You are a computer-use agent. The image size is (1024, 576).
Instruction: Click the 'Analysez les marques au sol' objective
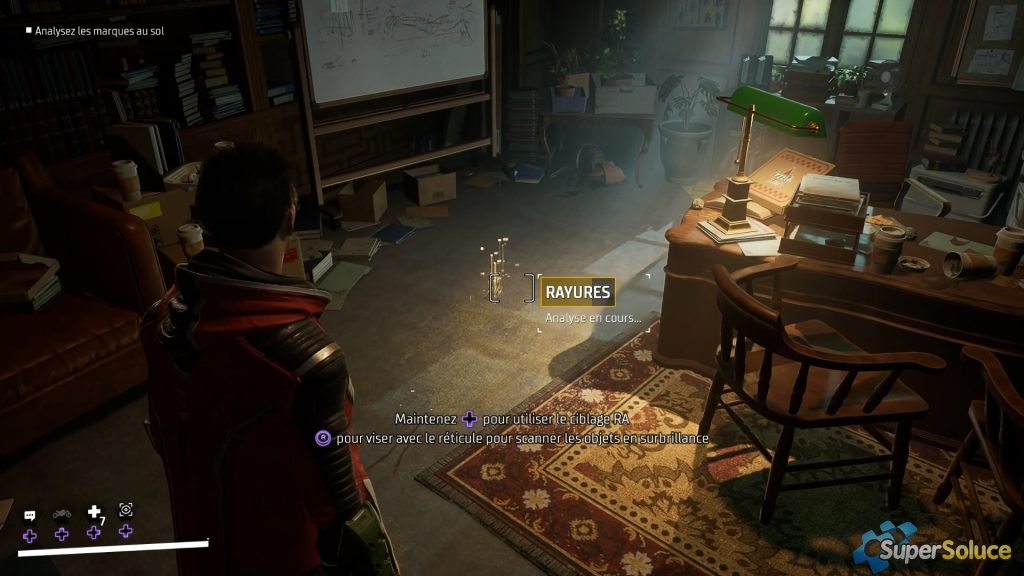tap(98, 31)
